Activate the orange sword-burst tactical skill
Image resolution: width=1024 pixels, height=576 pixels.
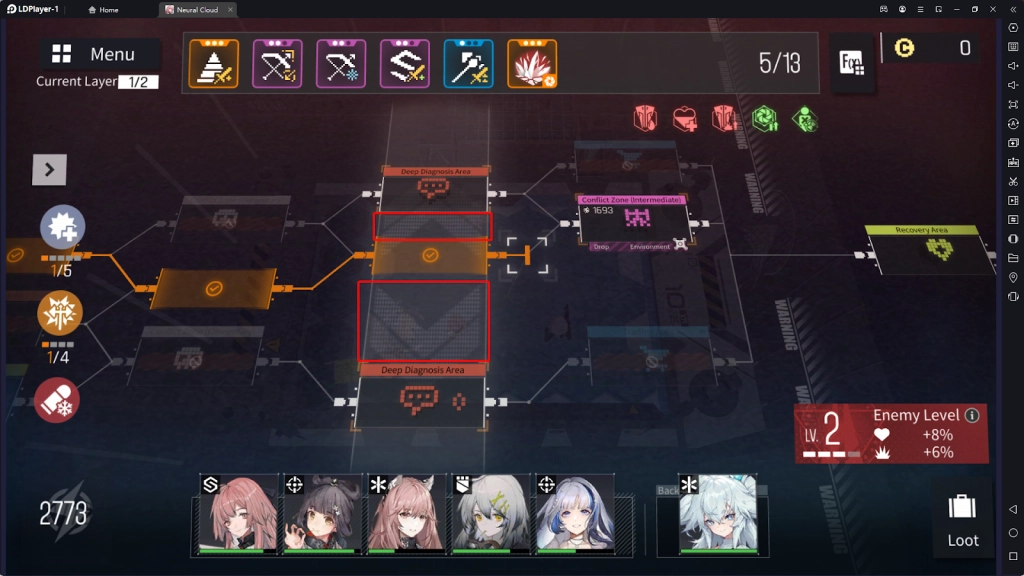[60, 313]
